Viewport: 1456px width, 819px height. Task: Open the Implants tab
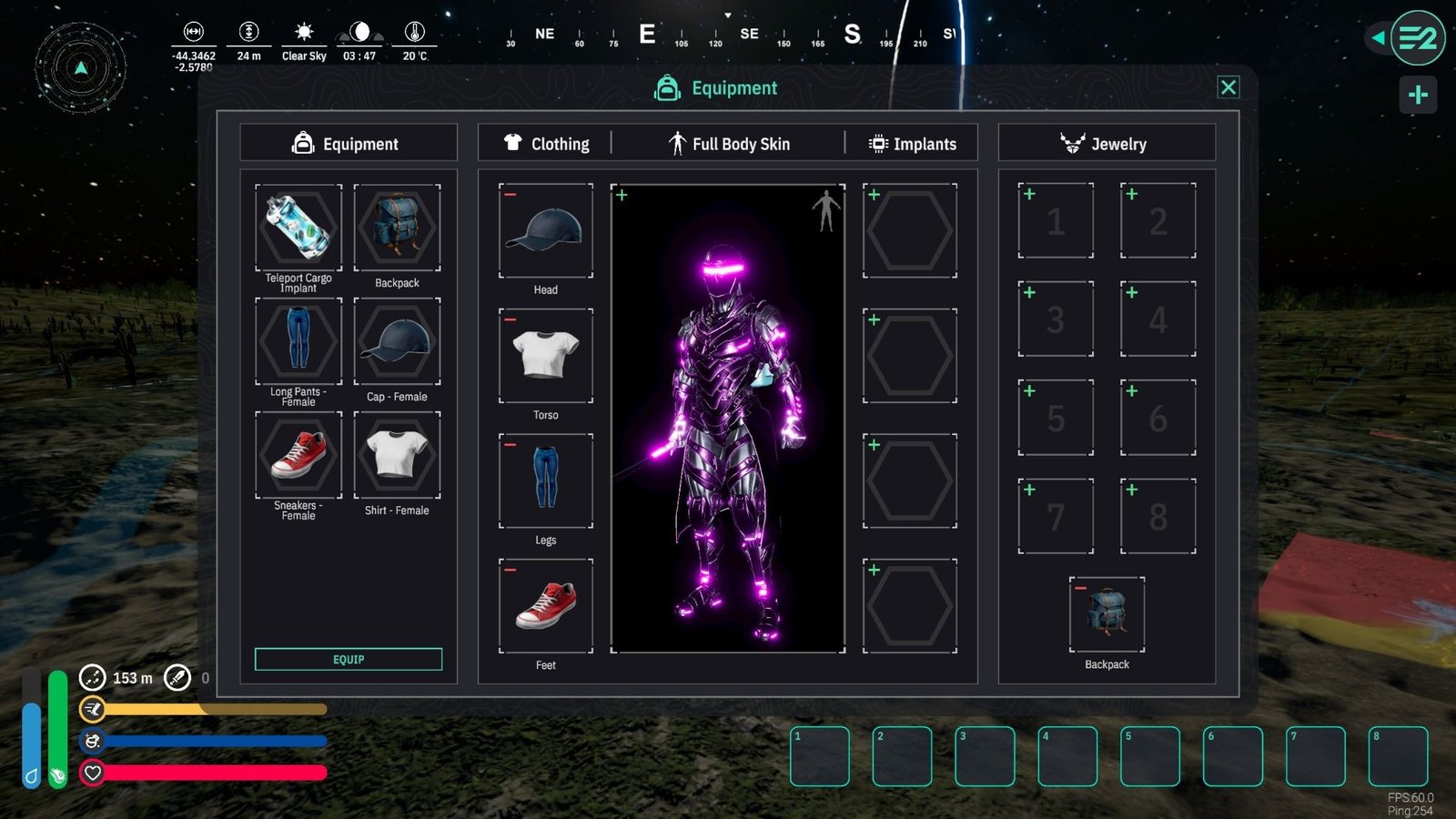[914, 144]
